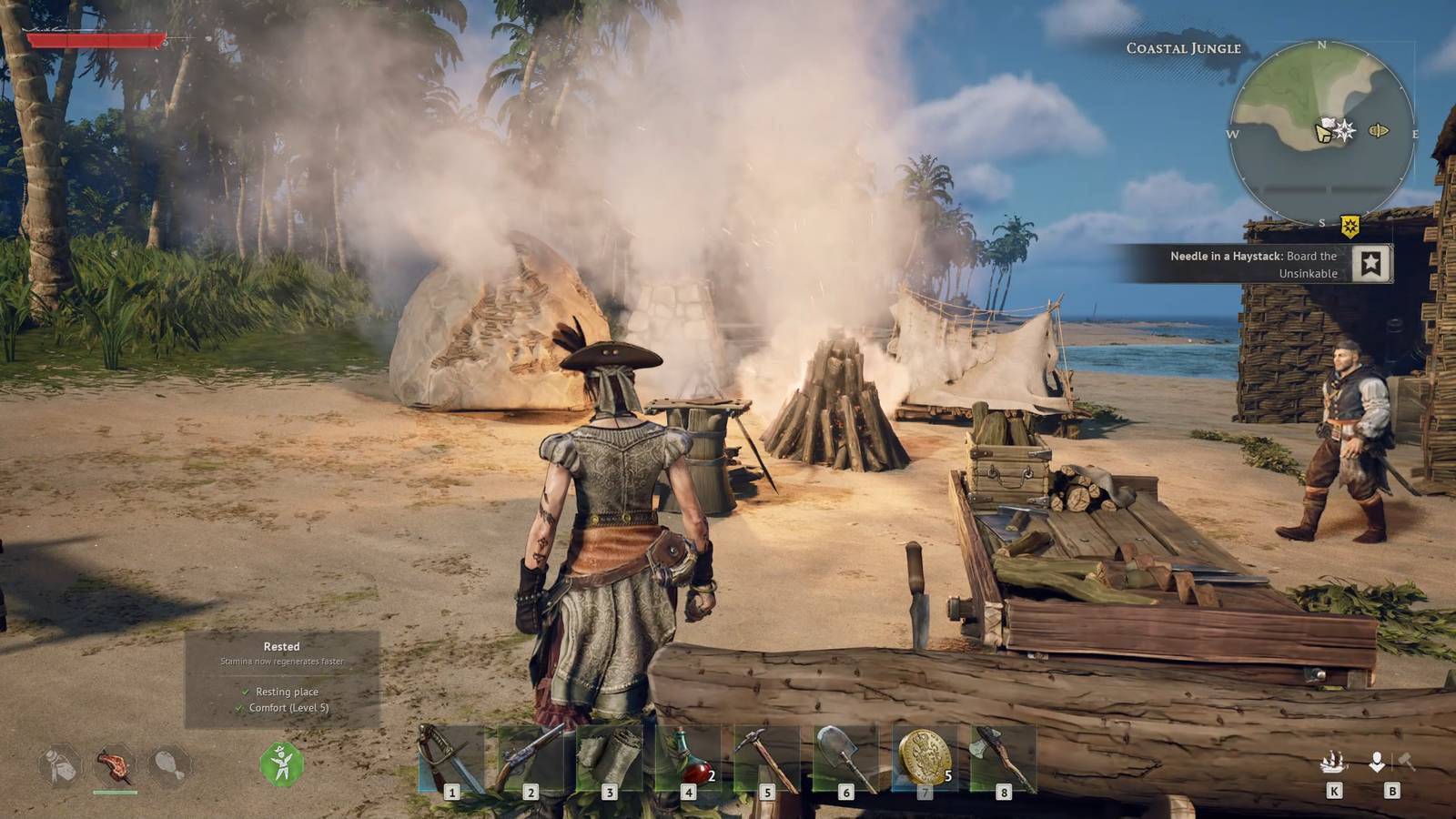Open the build mode hammer icon
1456x819 pixels.
(x=1406, y=762)
